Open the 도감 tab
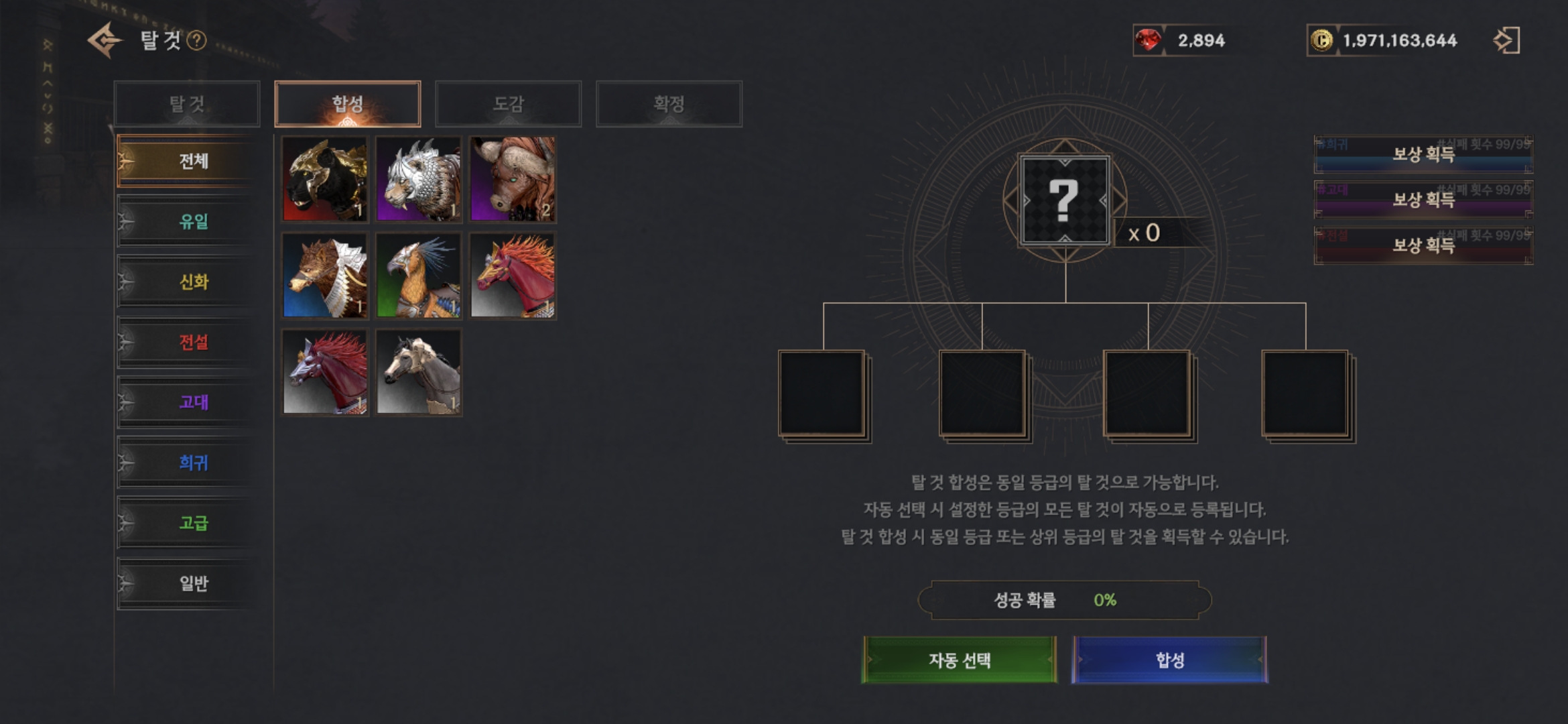This screenshot has width=1568, height=724. click(x=508, y=104)
